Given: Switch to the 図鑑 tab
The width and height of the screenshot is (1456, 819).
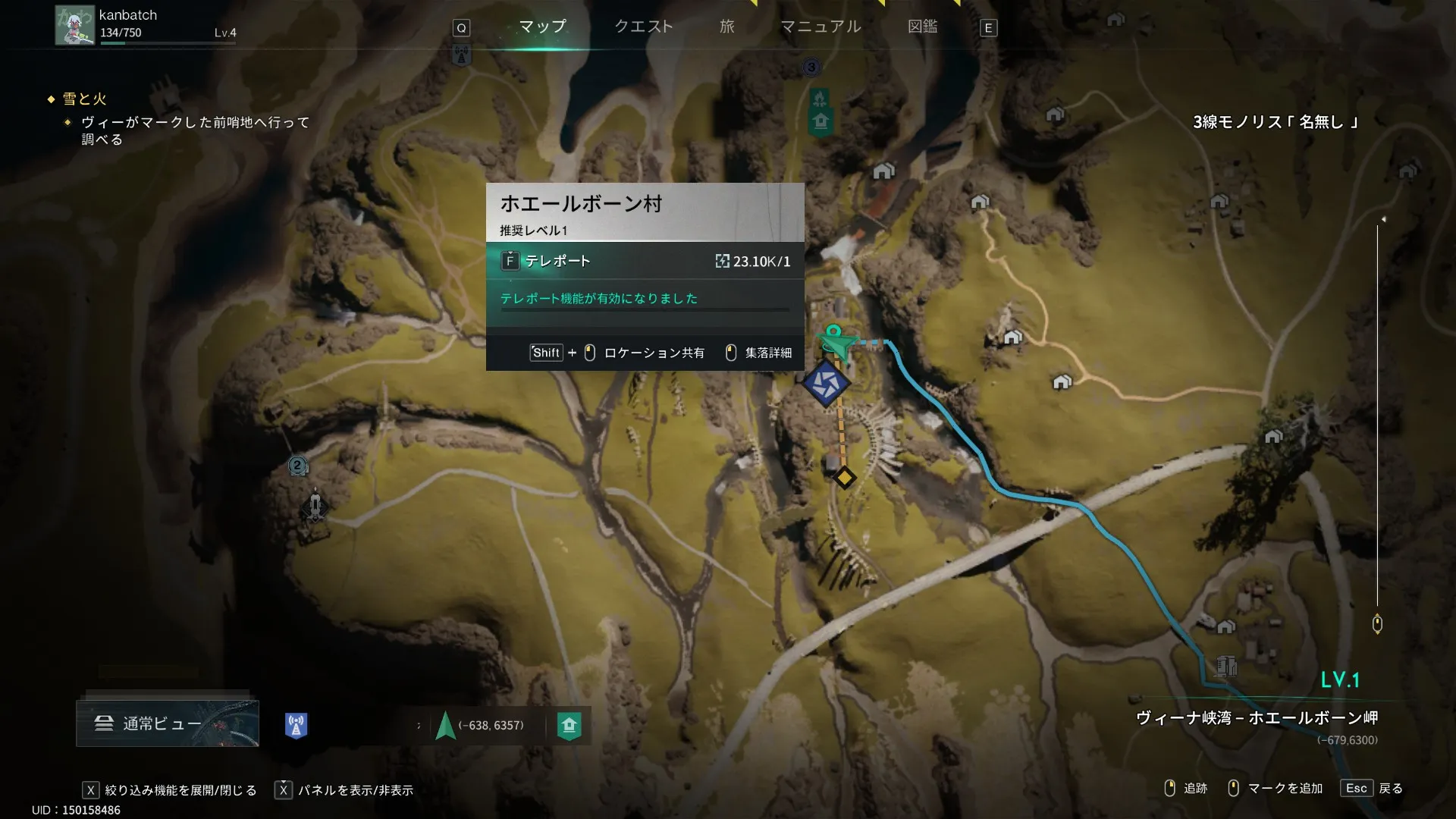Looking at the screenshot, I should pos(922,27).
